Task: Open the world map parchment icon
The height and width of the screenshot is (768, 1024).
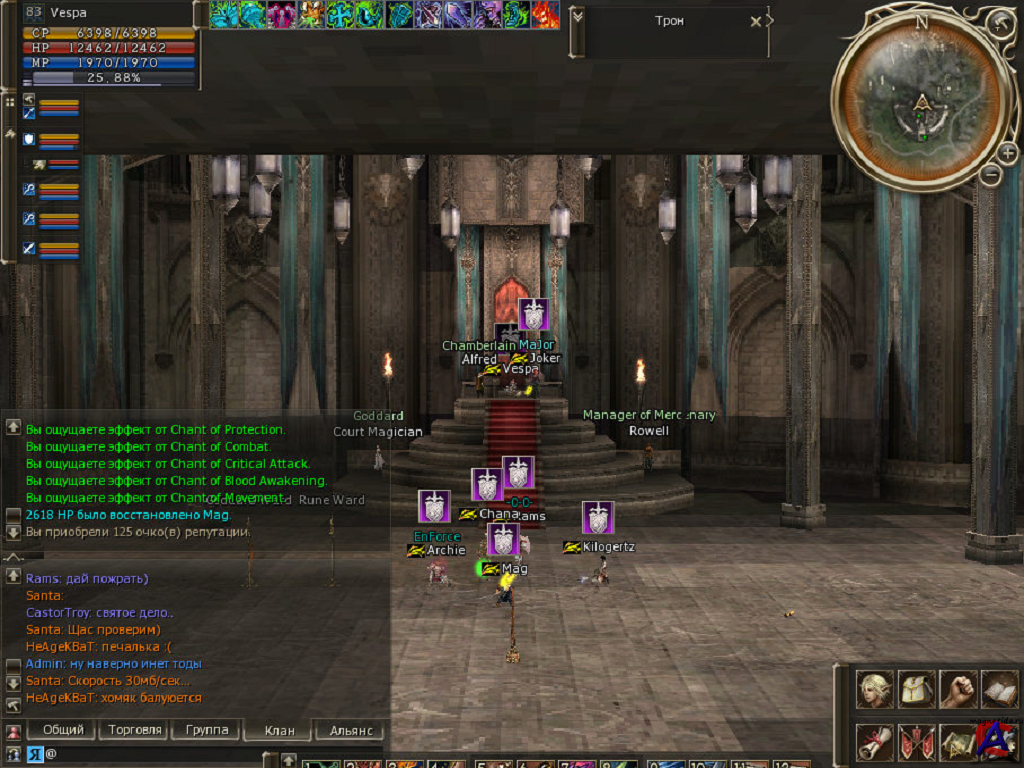Action: click(957, 741)
